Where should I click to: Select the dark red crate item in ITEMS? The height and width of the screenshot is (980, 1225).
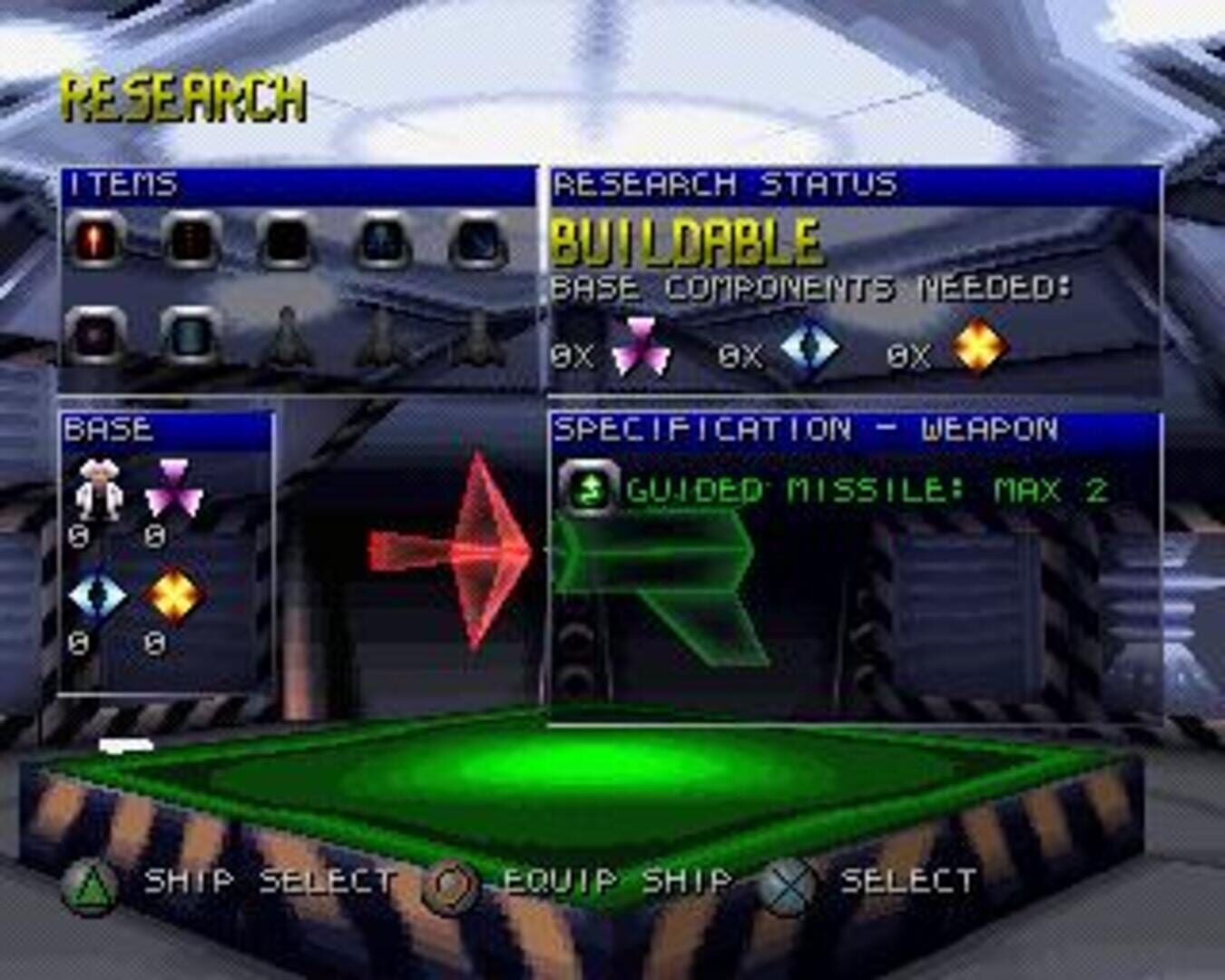click(x=190, y=238)
